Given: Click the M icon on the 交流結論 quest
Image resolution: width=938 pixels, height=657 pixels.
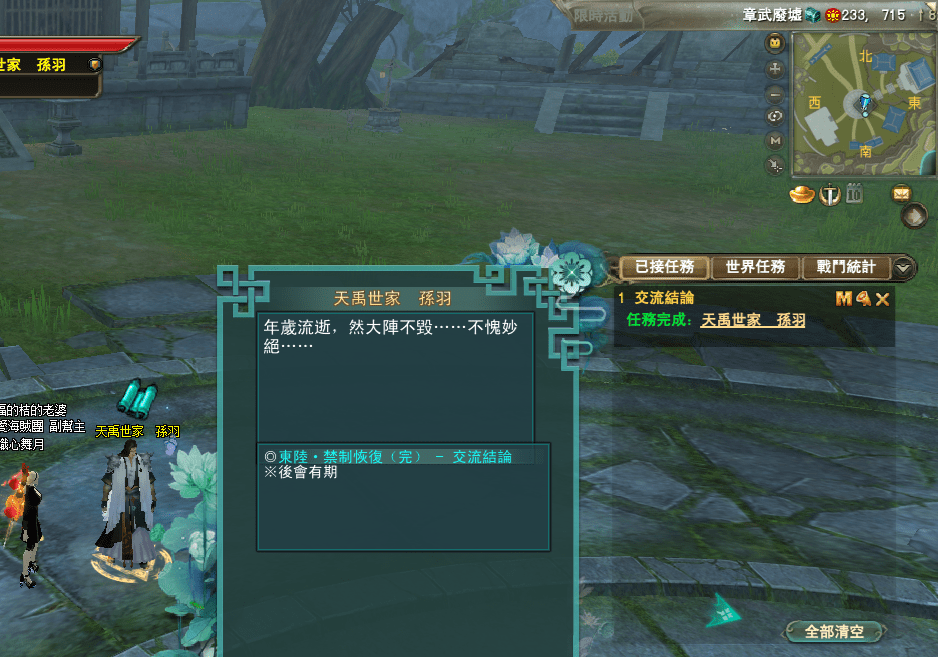Looking at the screenshot, I should click(x=843, y=298).
